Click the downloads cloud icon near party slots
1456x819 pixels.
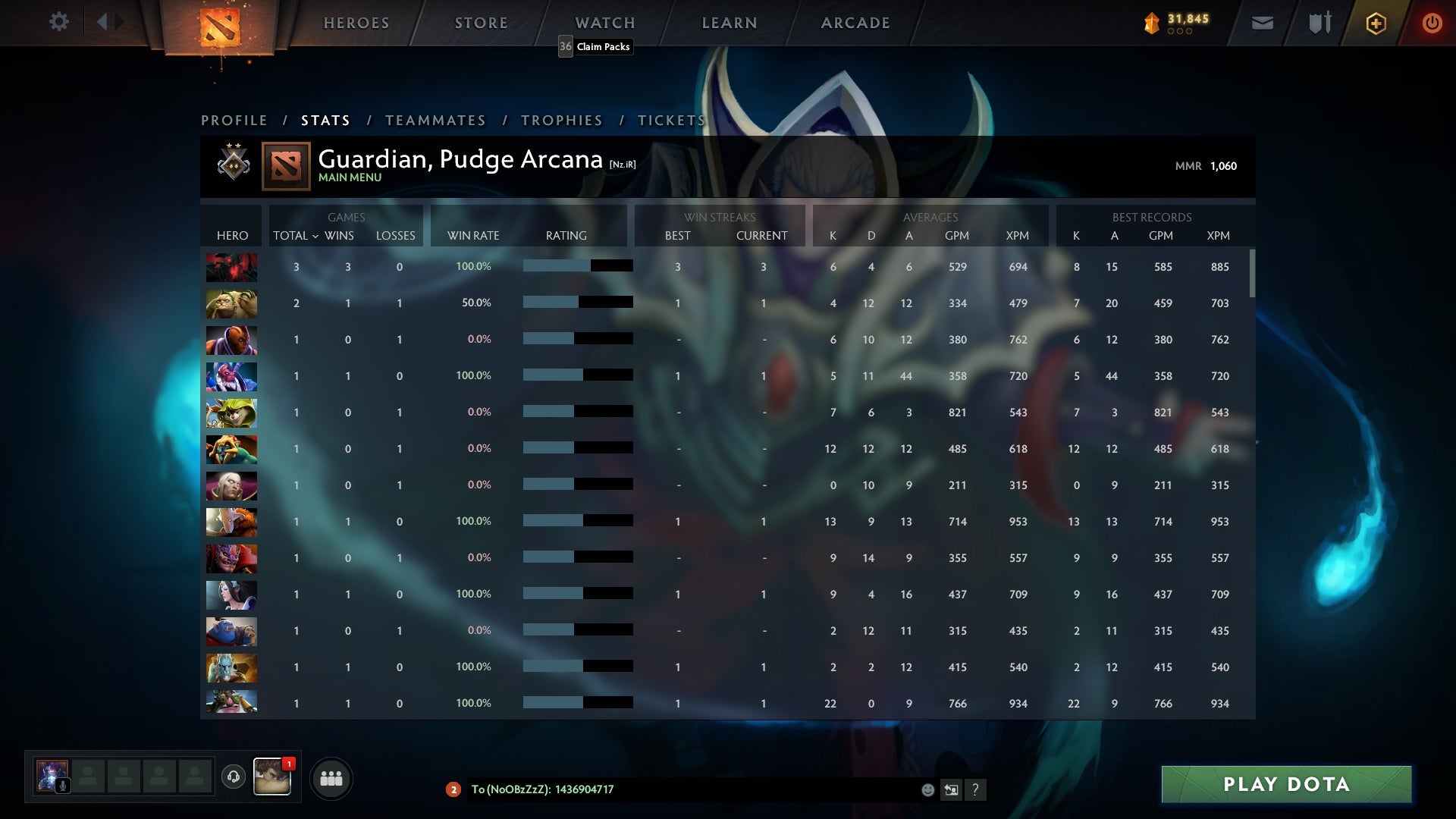click(x=234, y=777)
